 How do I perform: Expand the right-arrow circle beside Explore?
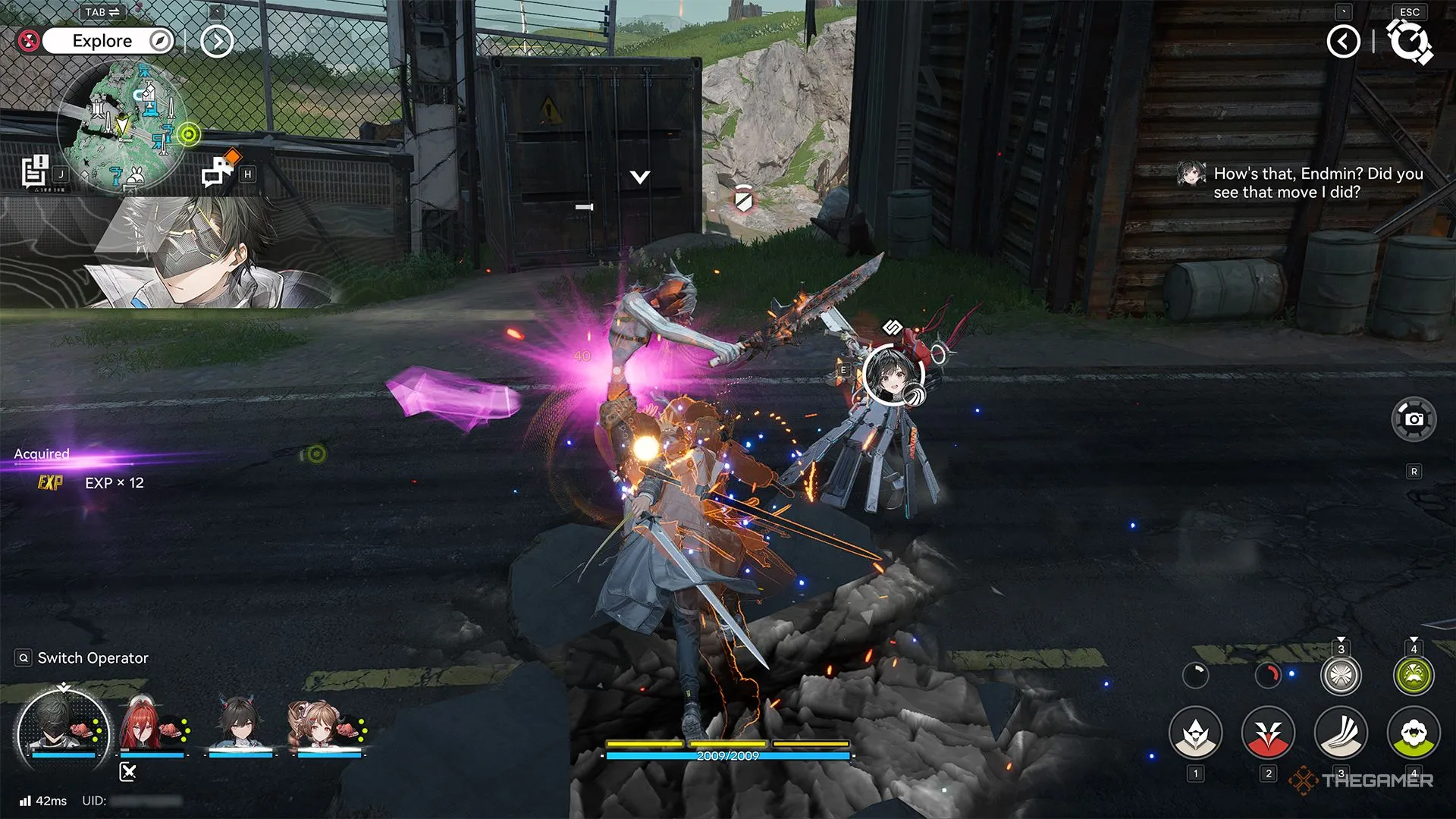pos(216,41)
